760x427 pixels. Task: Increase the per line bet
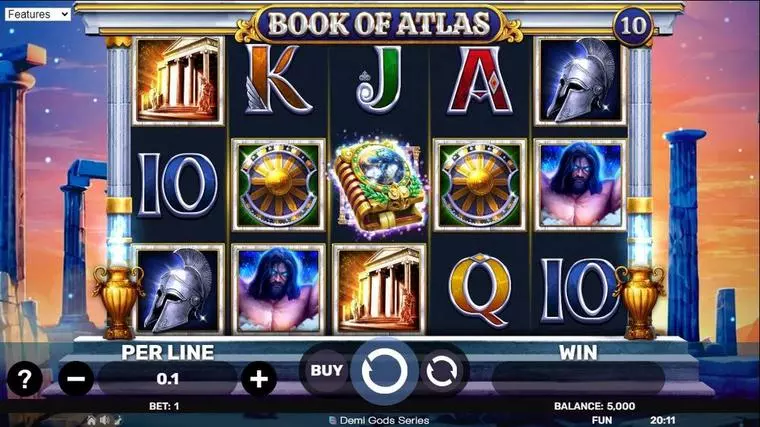click(x=258, y=379)
